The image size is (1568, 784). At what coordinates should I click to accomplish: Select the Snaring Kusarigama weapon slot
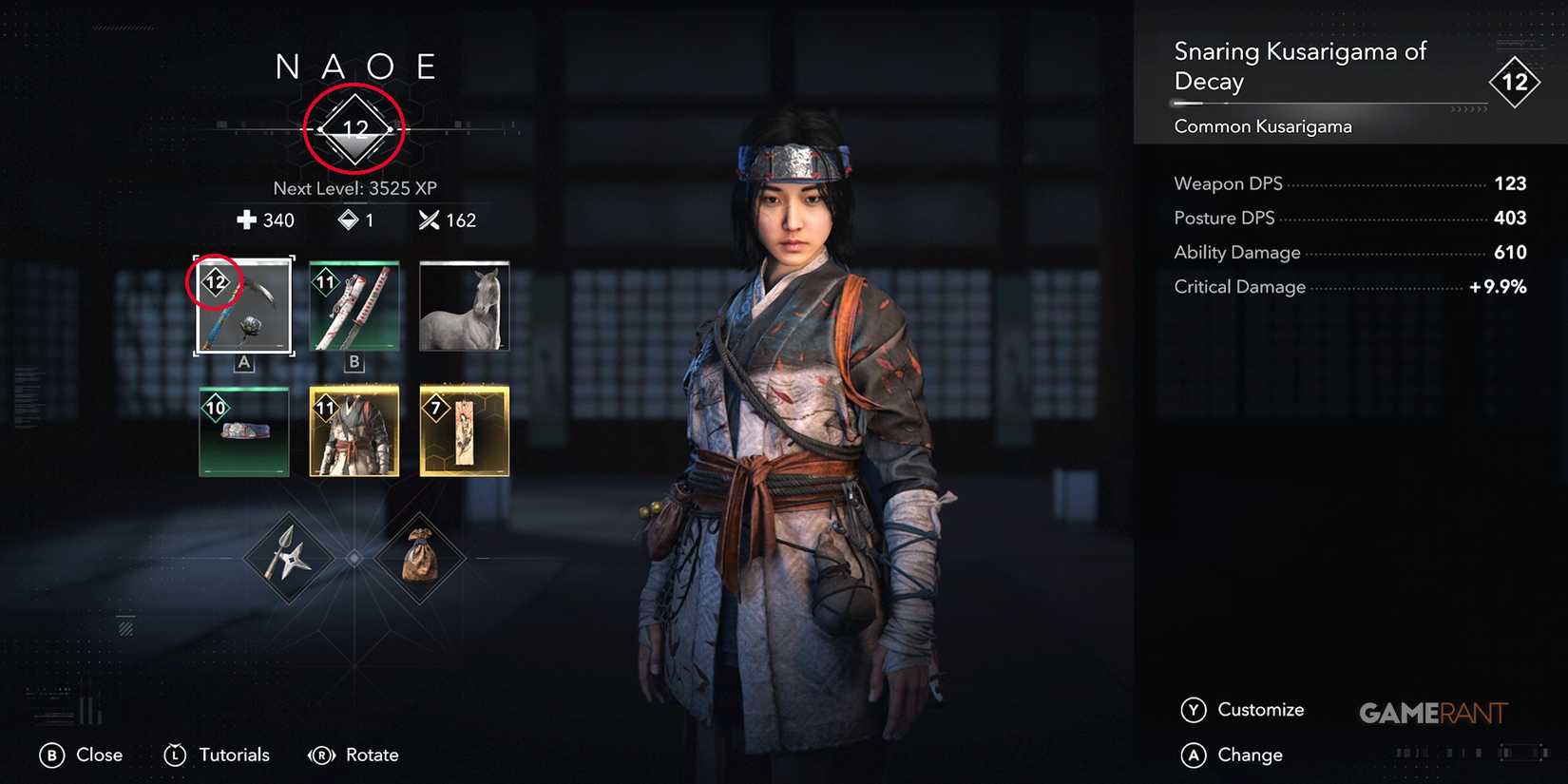coord(242,304)
